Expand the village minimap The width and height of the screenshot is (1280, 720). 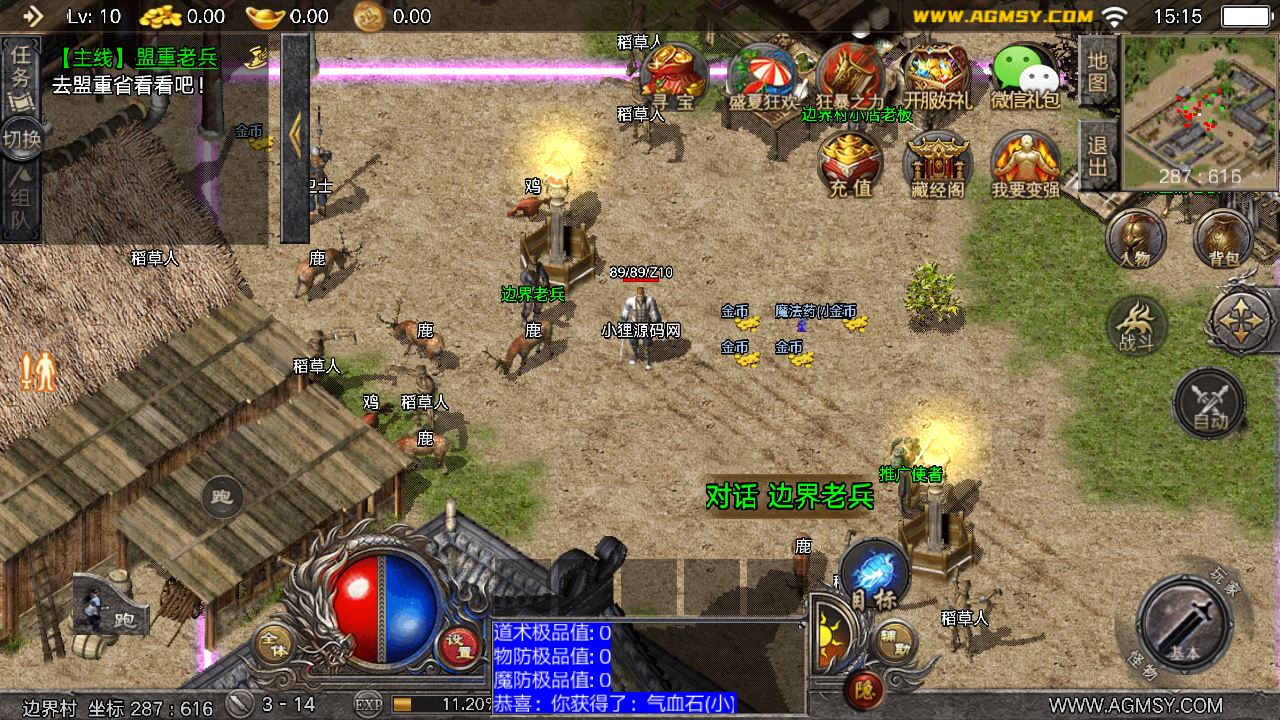pos(1198,110)
